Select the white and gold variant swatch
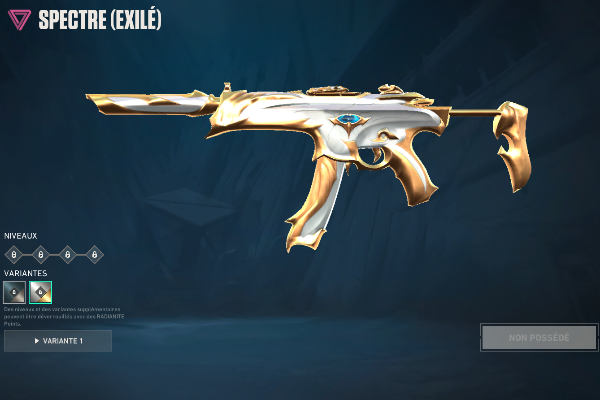The width and height of the screenshot is (600, 400). click(41, 292)
